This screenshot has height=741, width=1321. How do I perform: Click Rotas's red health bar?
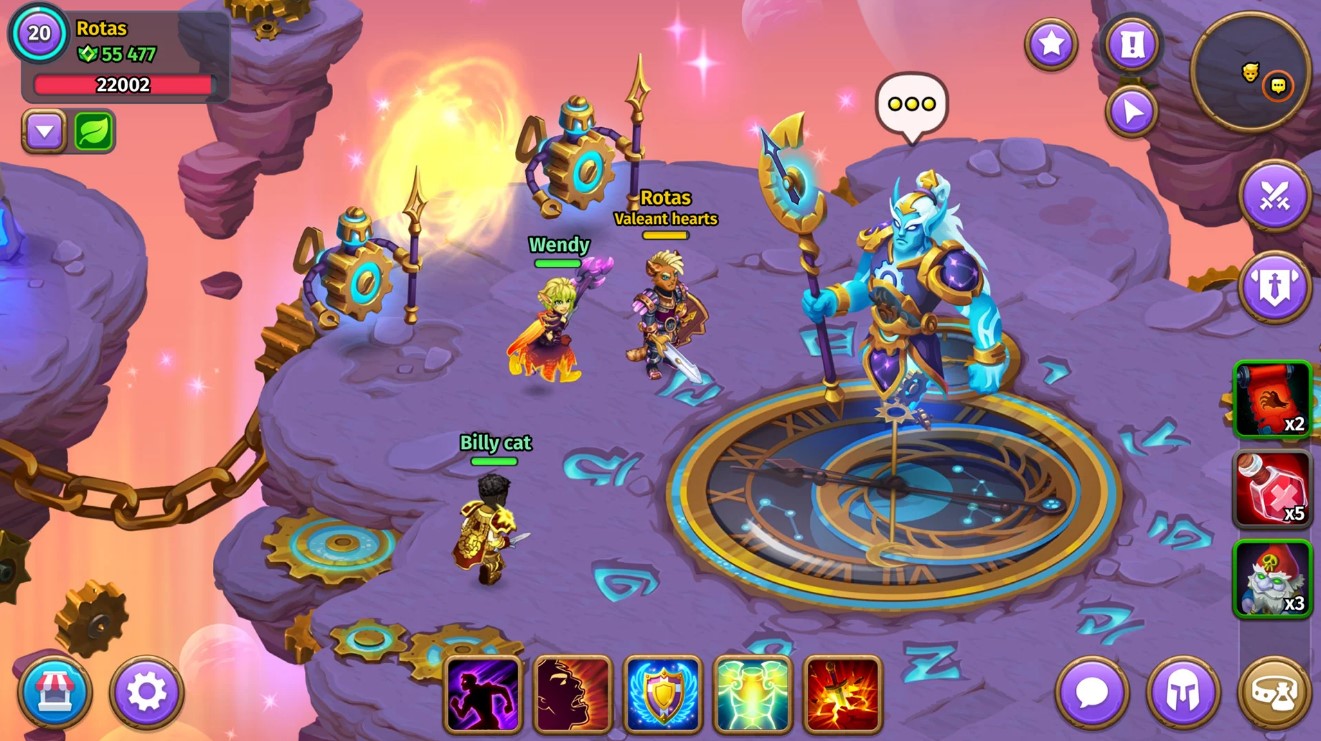[x=124, y=85]
